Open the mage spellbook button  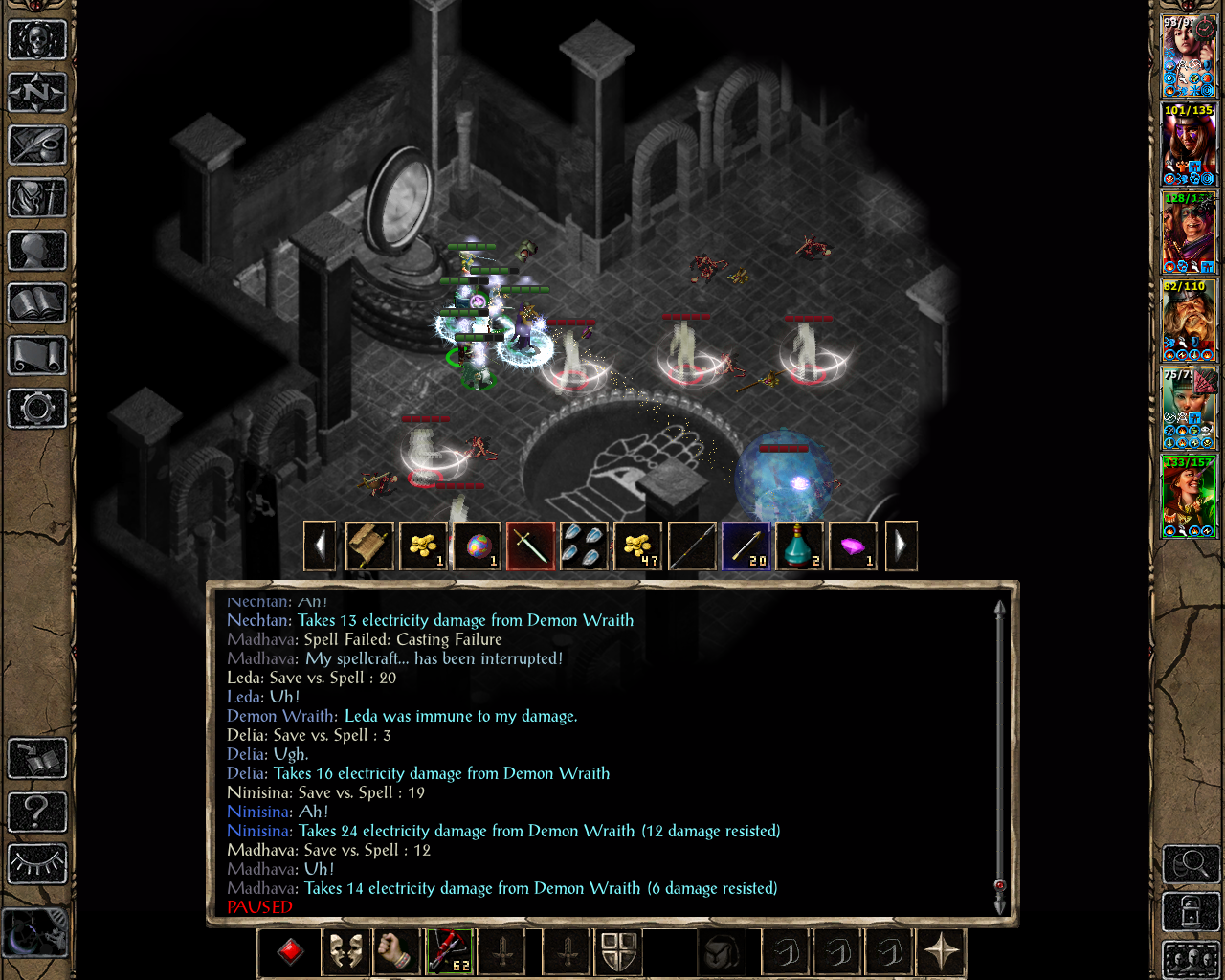(37, 303)
